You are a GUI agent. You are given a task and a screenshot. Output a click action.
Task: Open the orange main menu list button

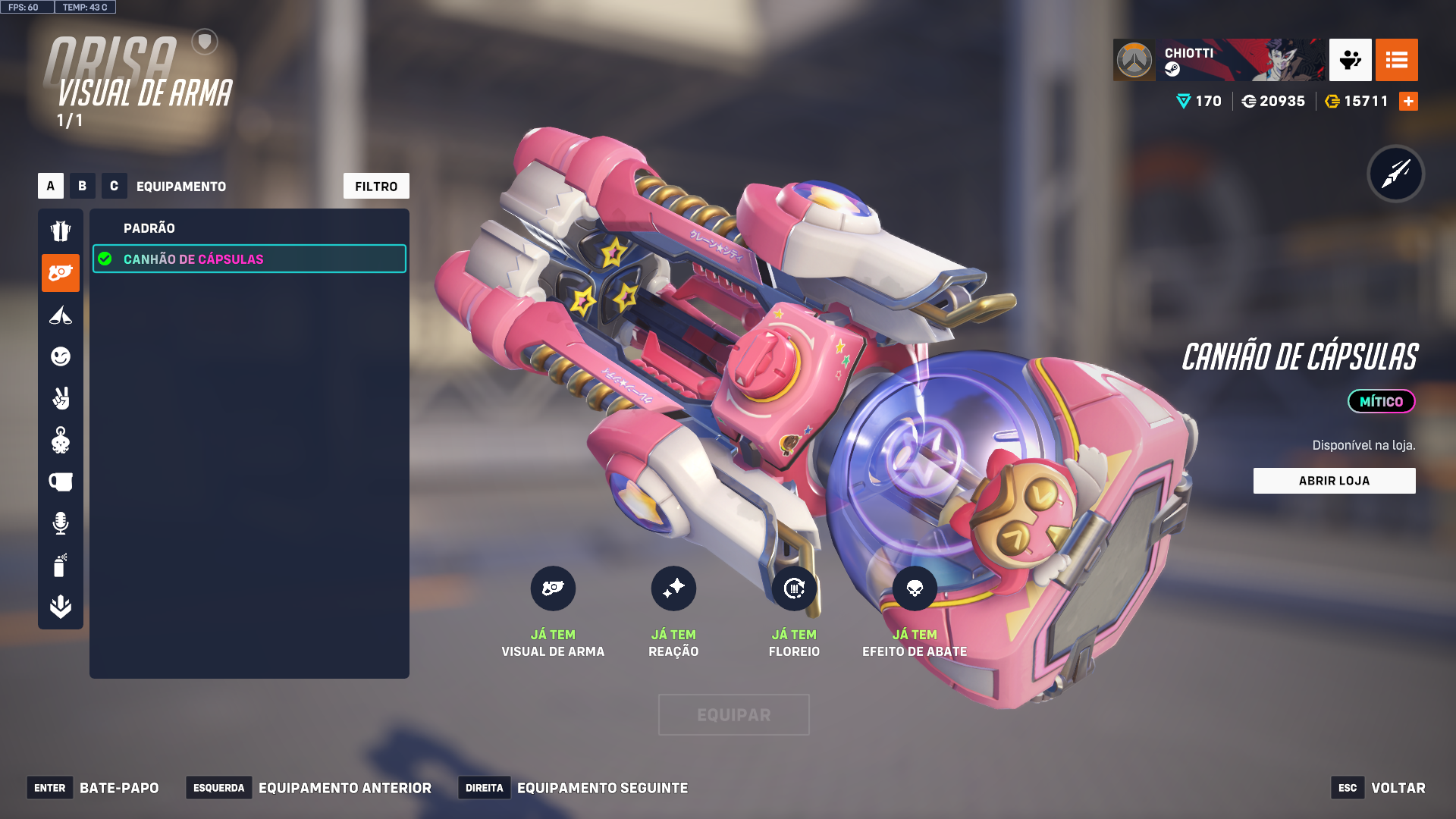(x=1396, y=60)
